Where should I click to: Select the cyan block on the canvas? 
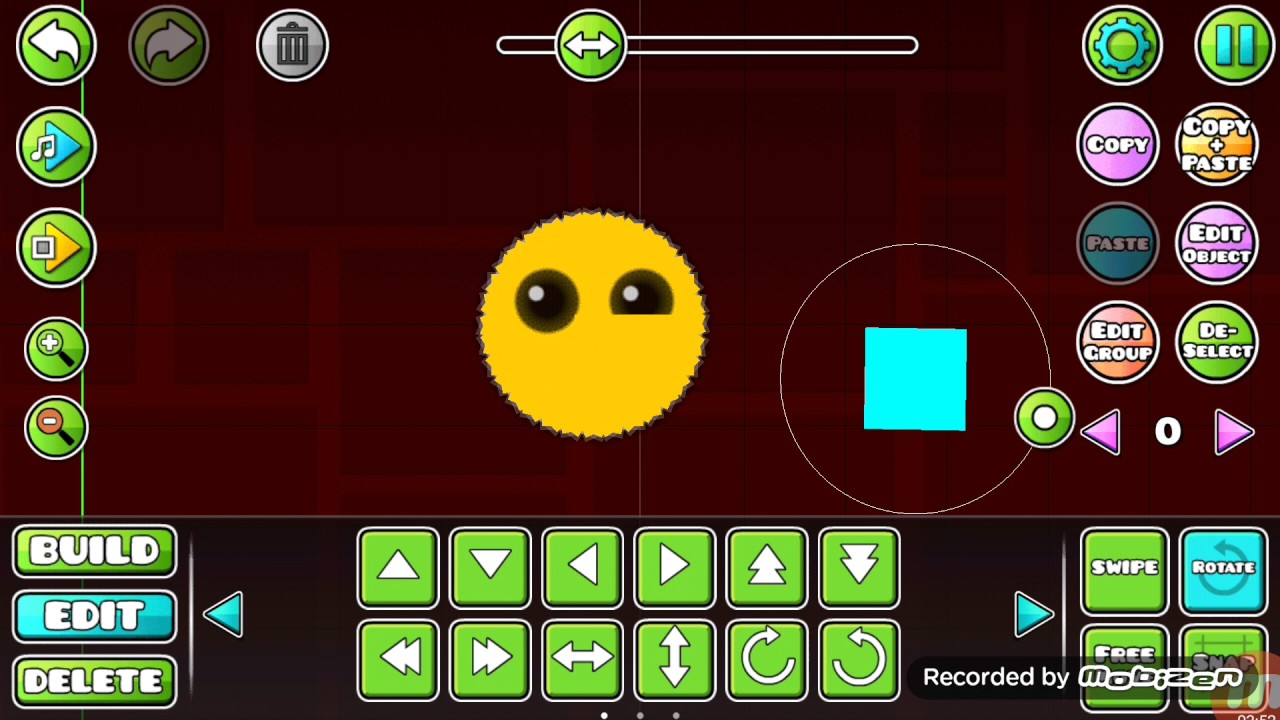(914, 378)
